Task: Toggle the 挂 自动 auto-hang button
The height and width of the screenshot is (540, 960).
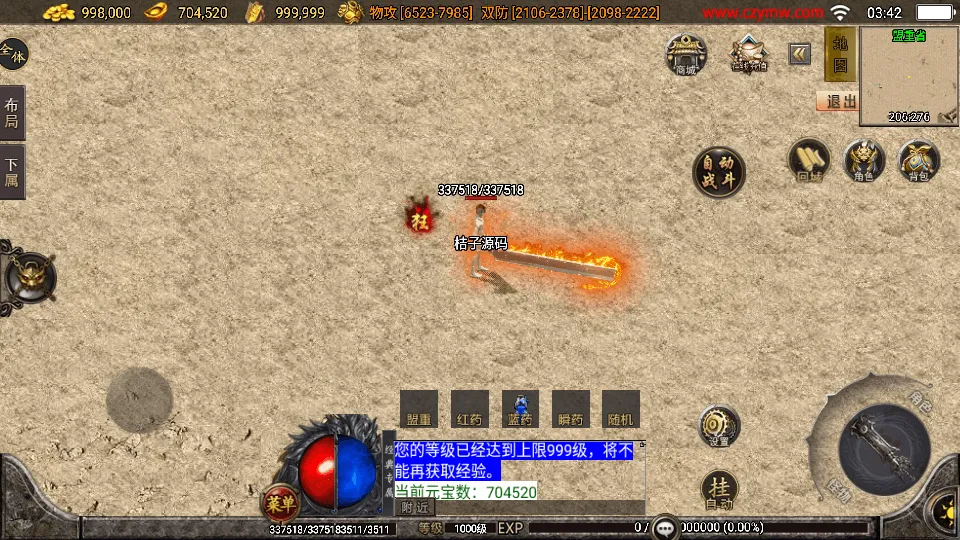Action: 719,489
